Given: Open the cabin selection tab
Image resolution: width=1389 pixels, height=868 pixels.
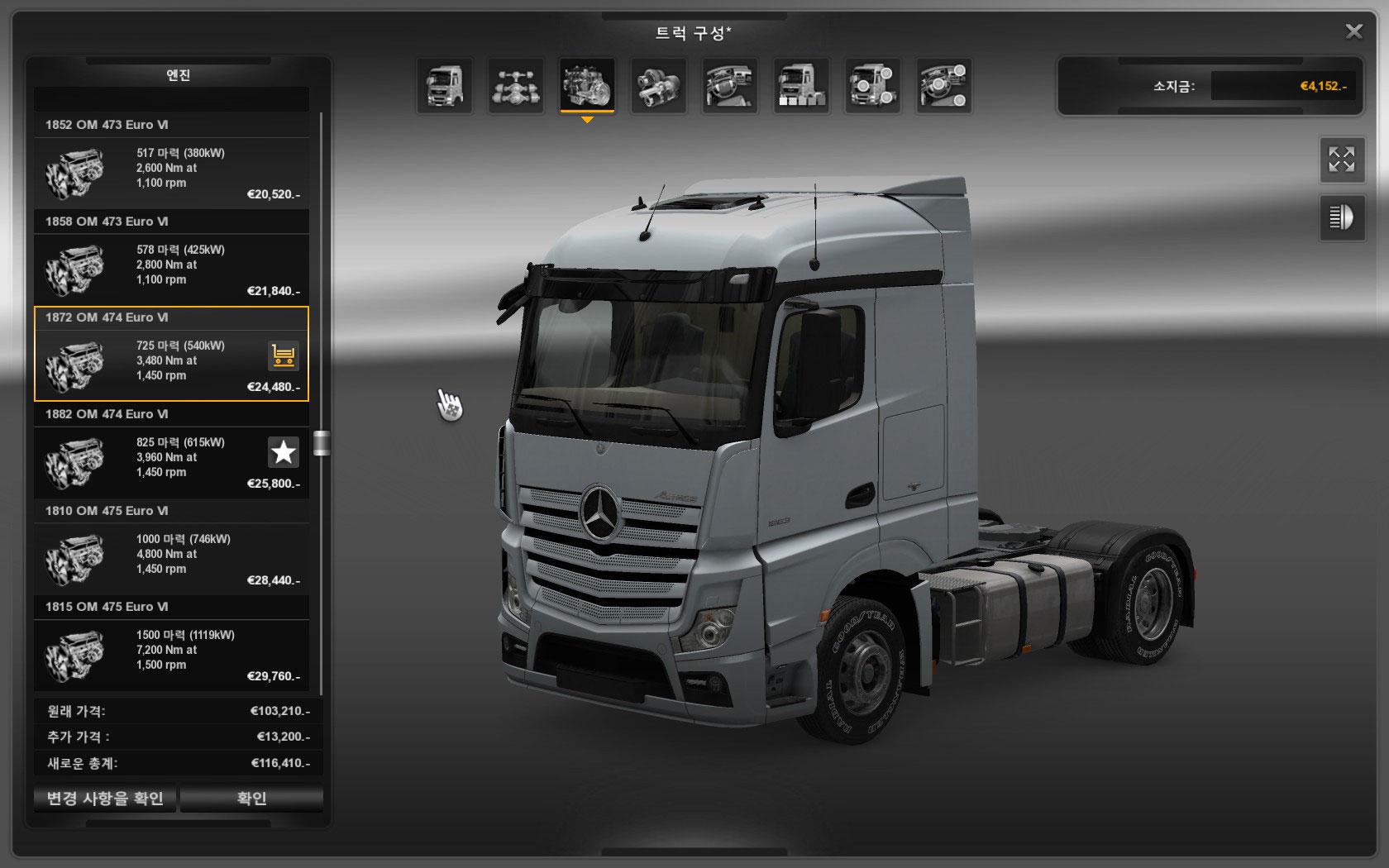Looking at the screenshot, I should [x=445, y=85].
